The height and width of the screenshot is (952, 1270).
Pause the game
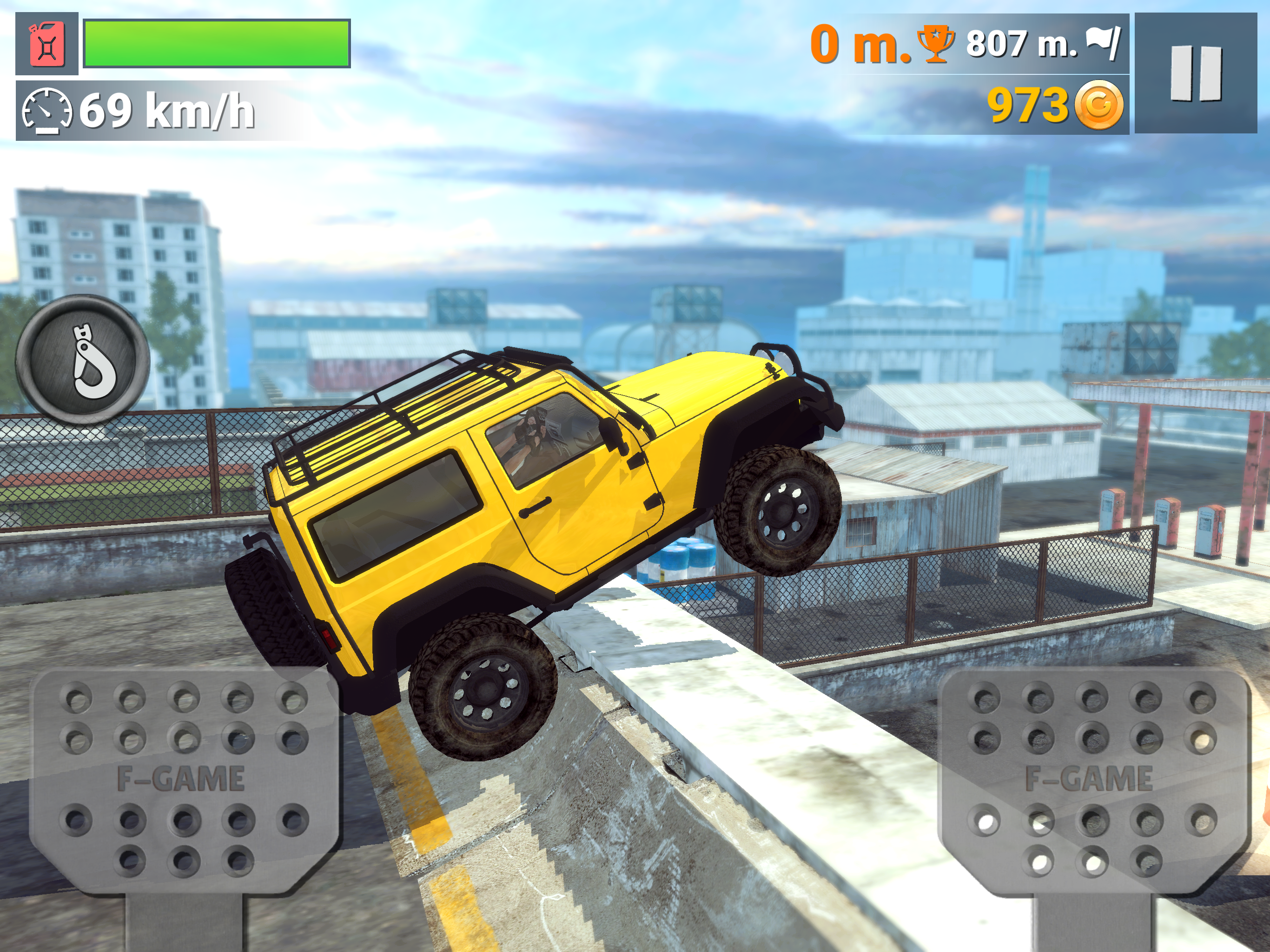[1195, 74]
